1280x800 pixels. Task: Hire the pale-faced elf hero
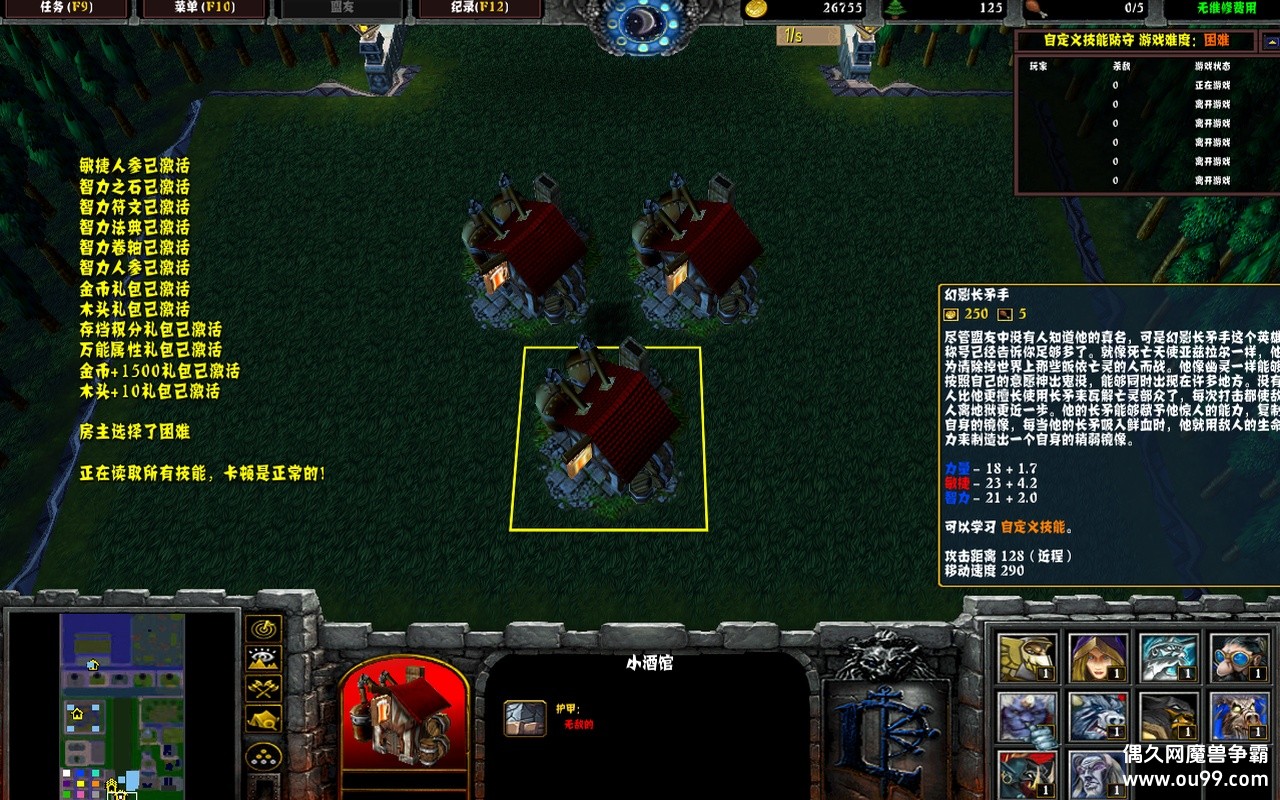click(x=1098, y=775)
